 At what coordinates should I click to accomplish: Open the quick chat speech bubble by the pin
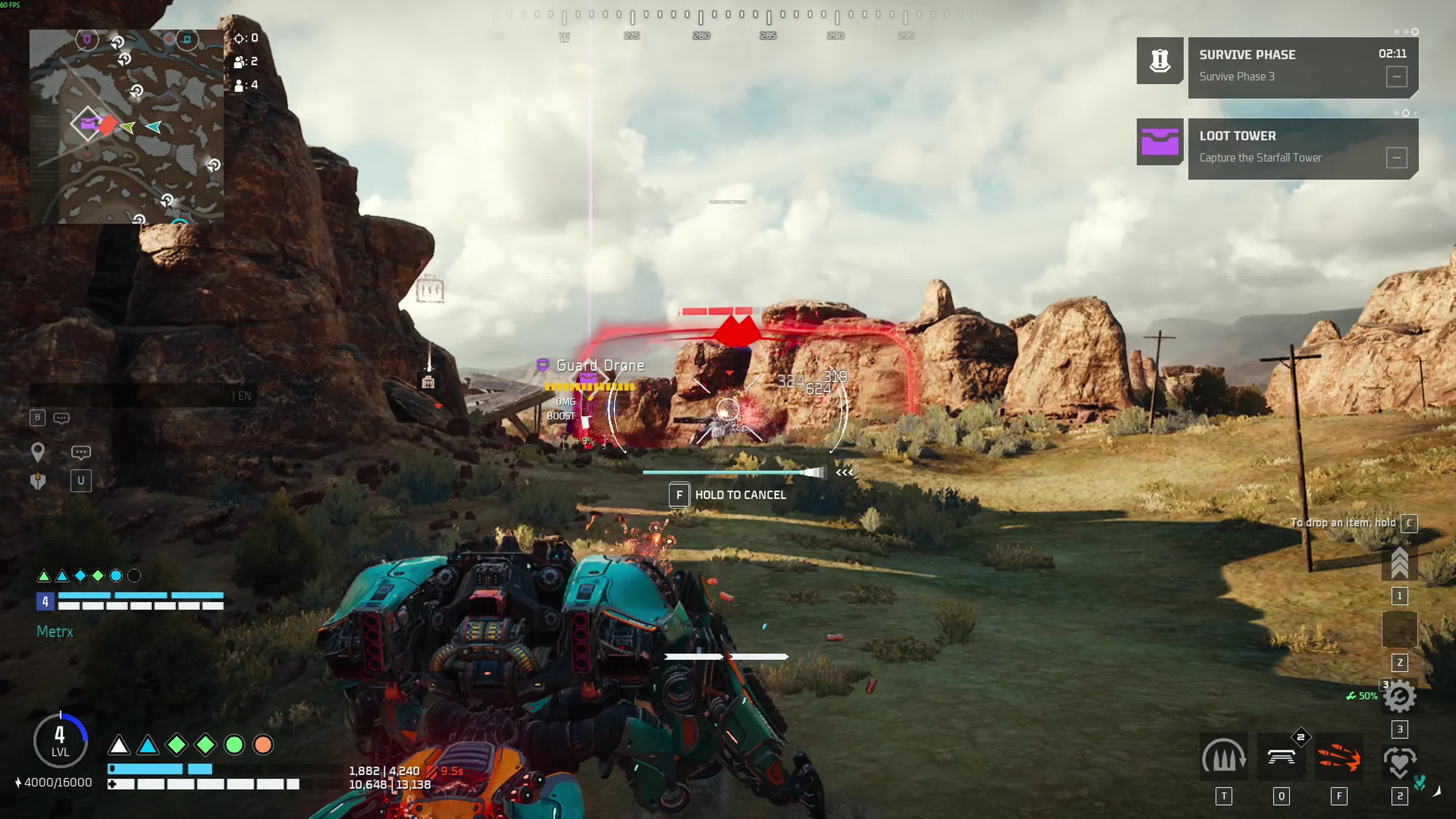81,452
